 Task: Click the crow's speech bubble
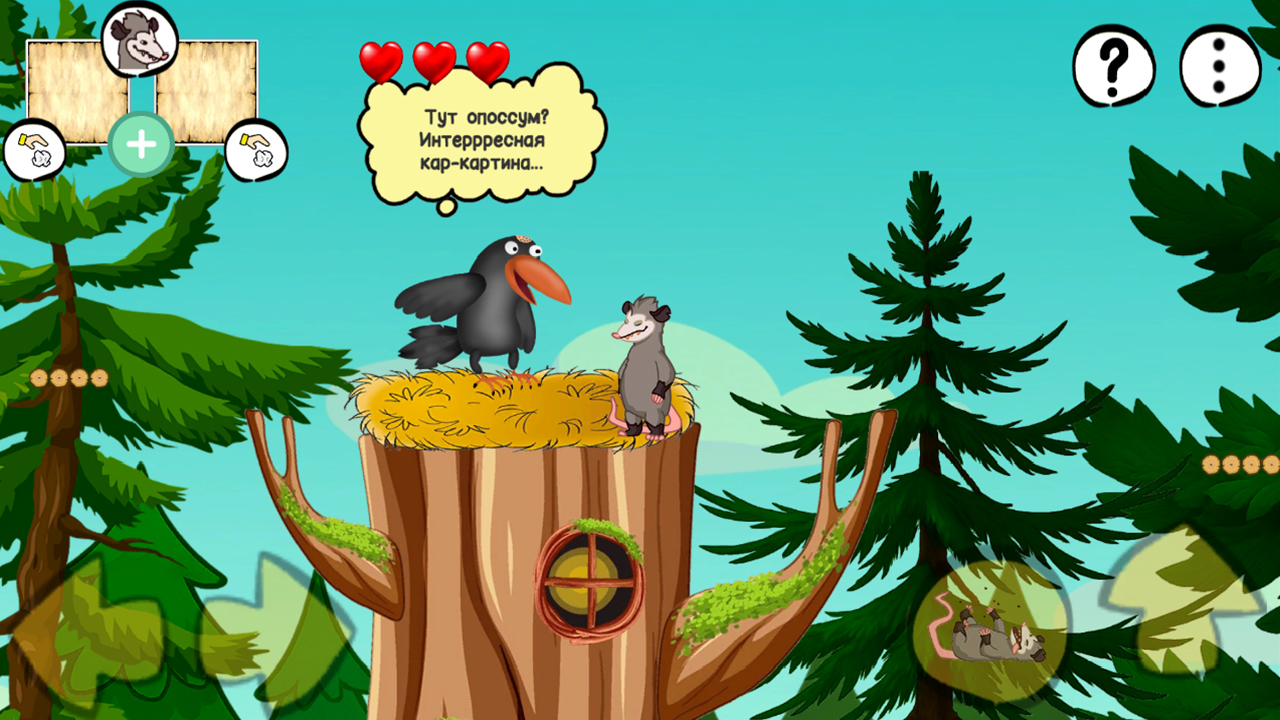[x=480, y=140]
